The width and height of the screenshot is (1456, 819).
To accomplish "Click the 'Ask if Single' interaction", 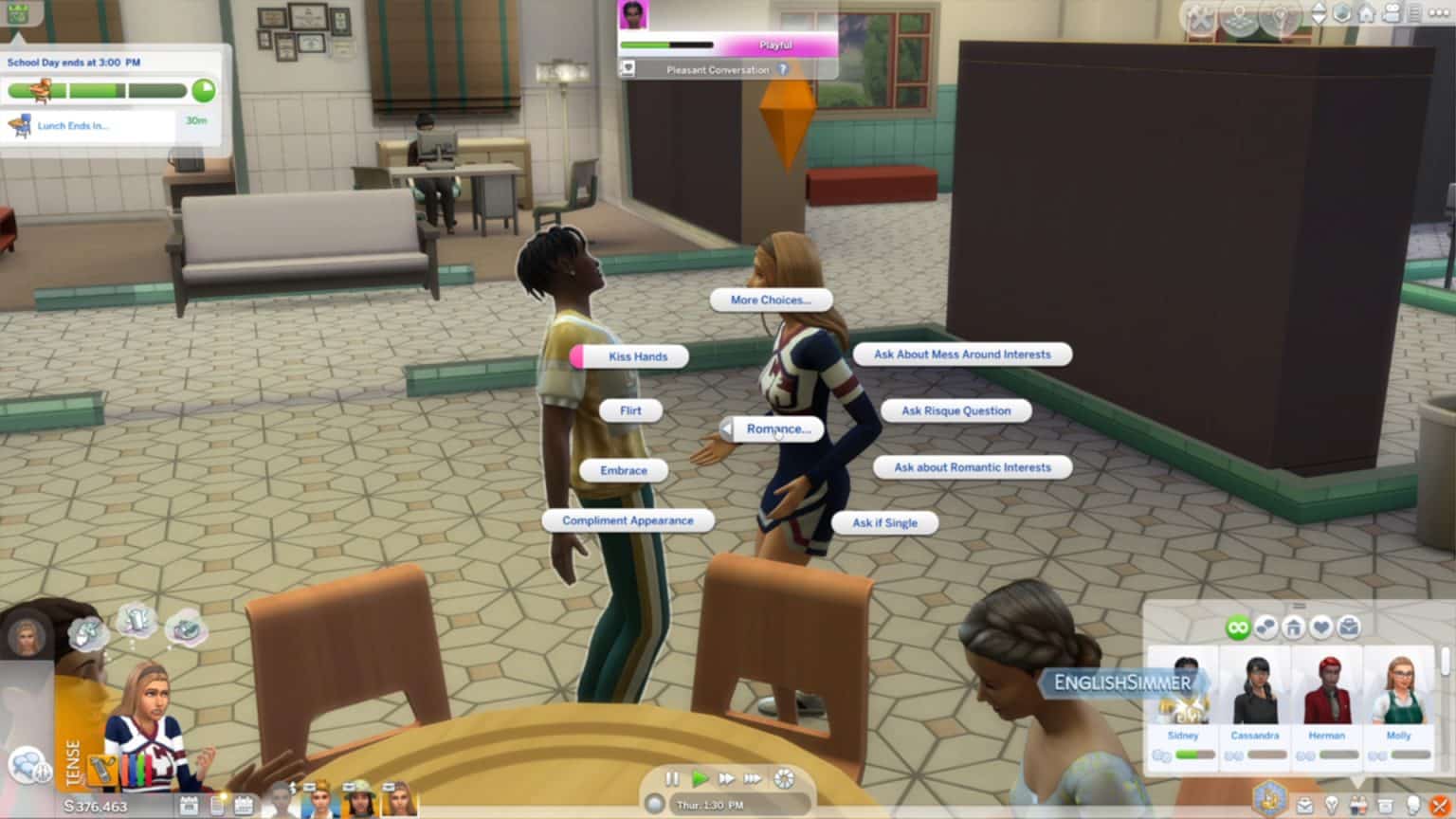I will click(x=883, y=522).
